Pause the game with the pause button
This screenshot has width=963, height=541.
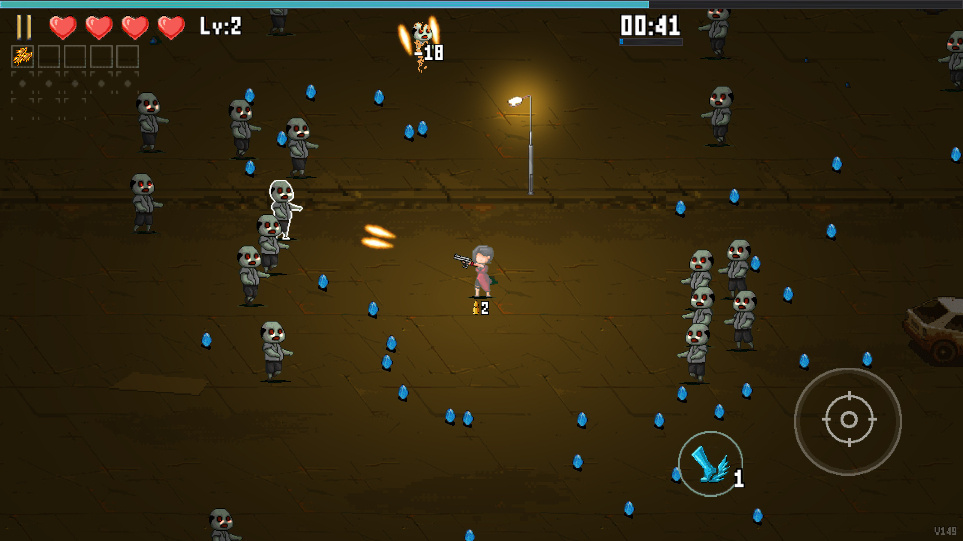(x=24, y=27)
